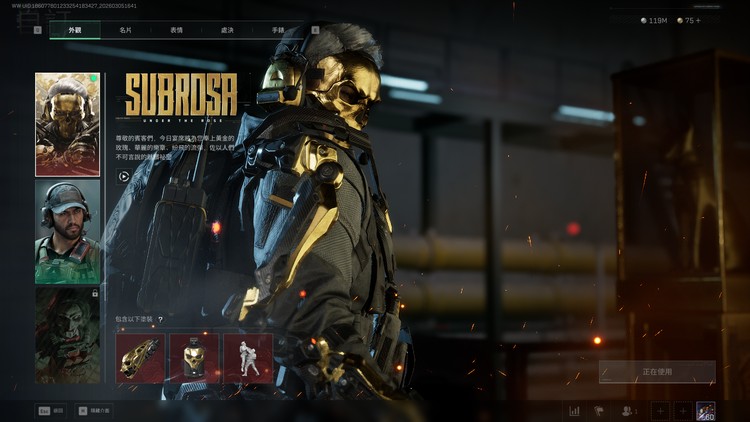The height and width of the screenshot is (422, 750).
Task: Open the bar chart stats icon
Action: click(575, 410)
